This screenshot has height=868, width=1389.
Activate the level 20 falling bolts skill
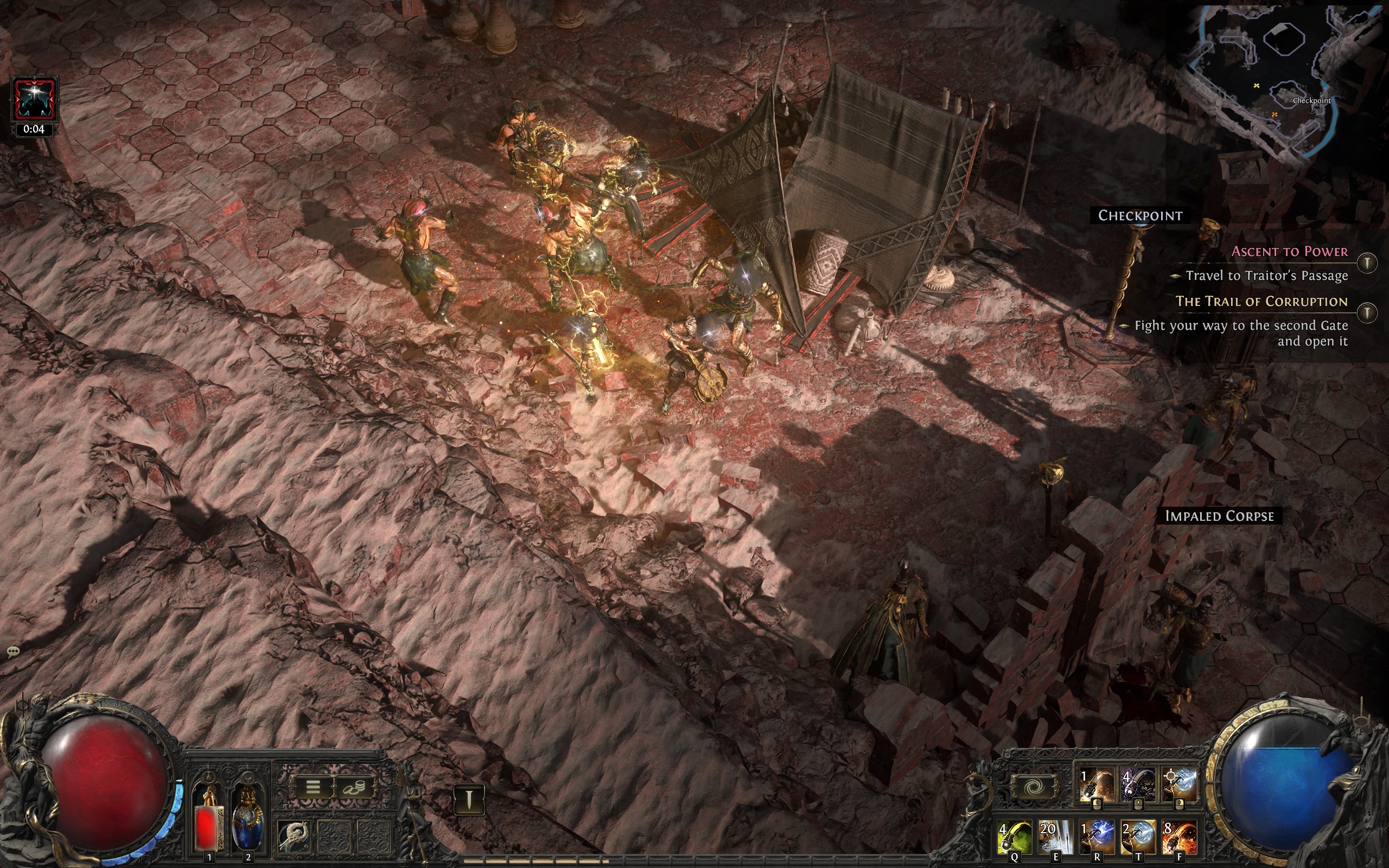pyautogui.click(x=1055, y=837)
